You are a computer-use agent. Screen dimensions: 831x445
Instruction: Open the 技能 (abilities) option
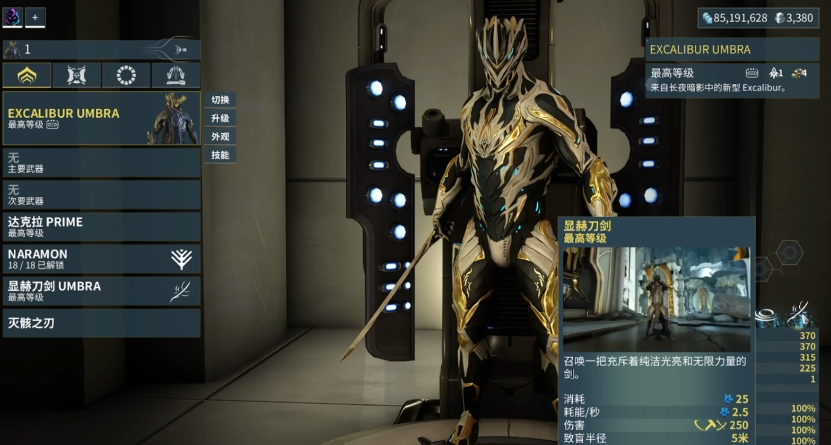click(220, 155)
